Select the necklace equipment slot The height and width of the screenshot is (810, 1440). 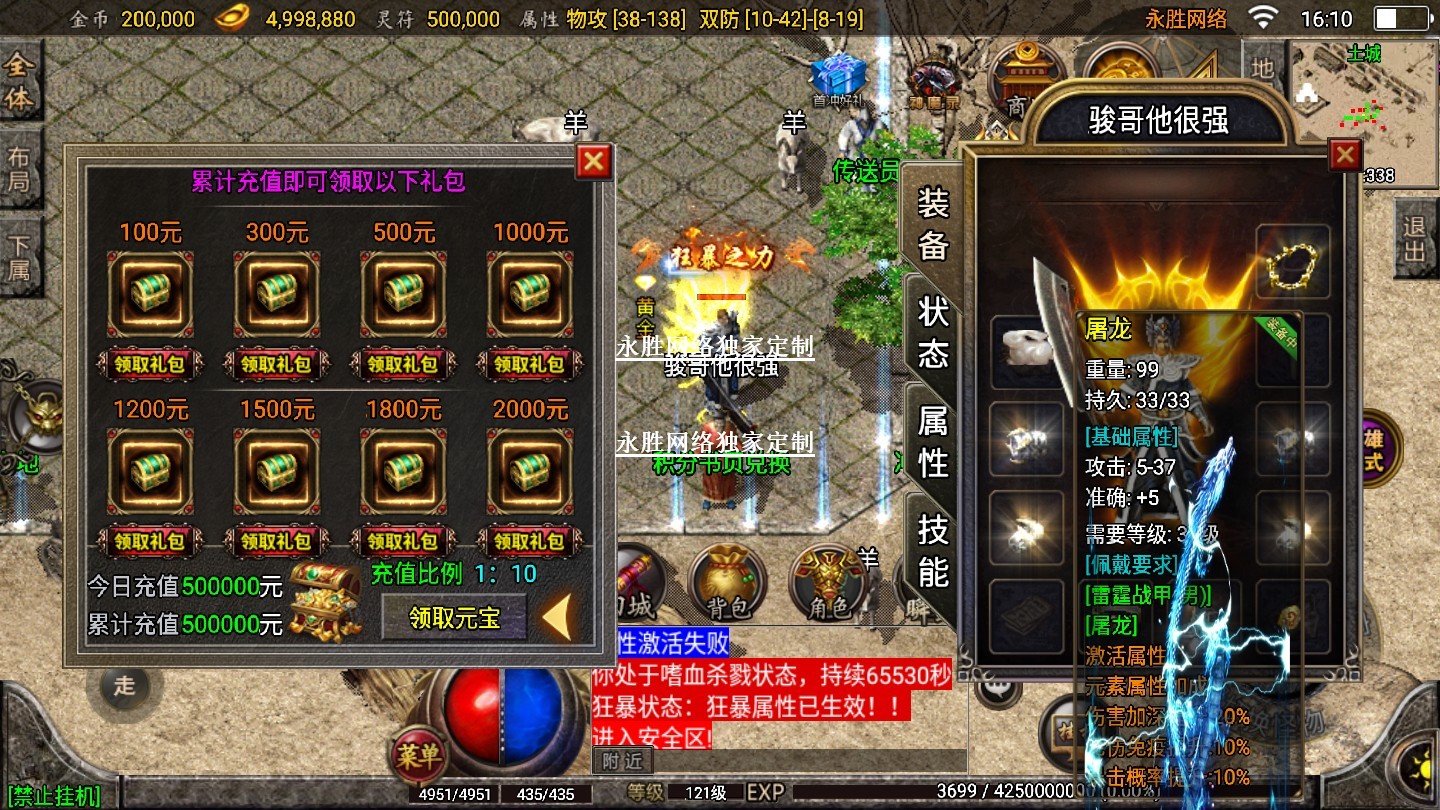[x=1293, y=262]
